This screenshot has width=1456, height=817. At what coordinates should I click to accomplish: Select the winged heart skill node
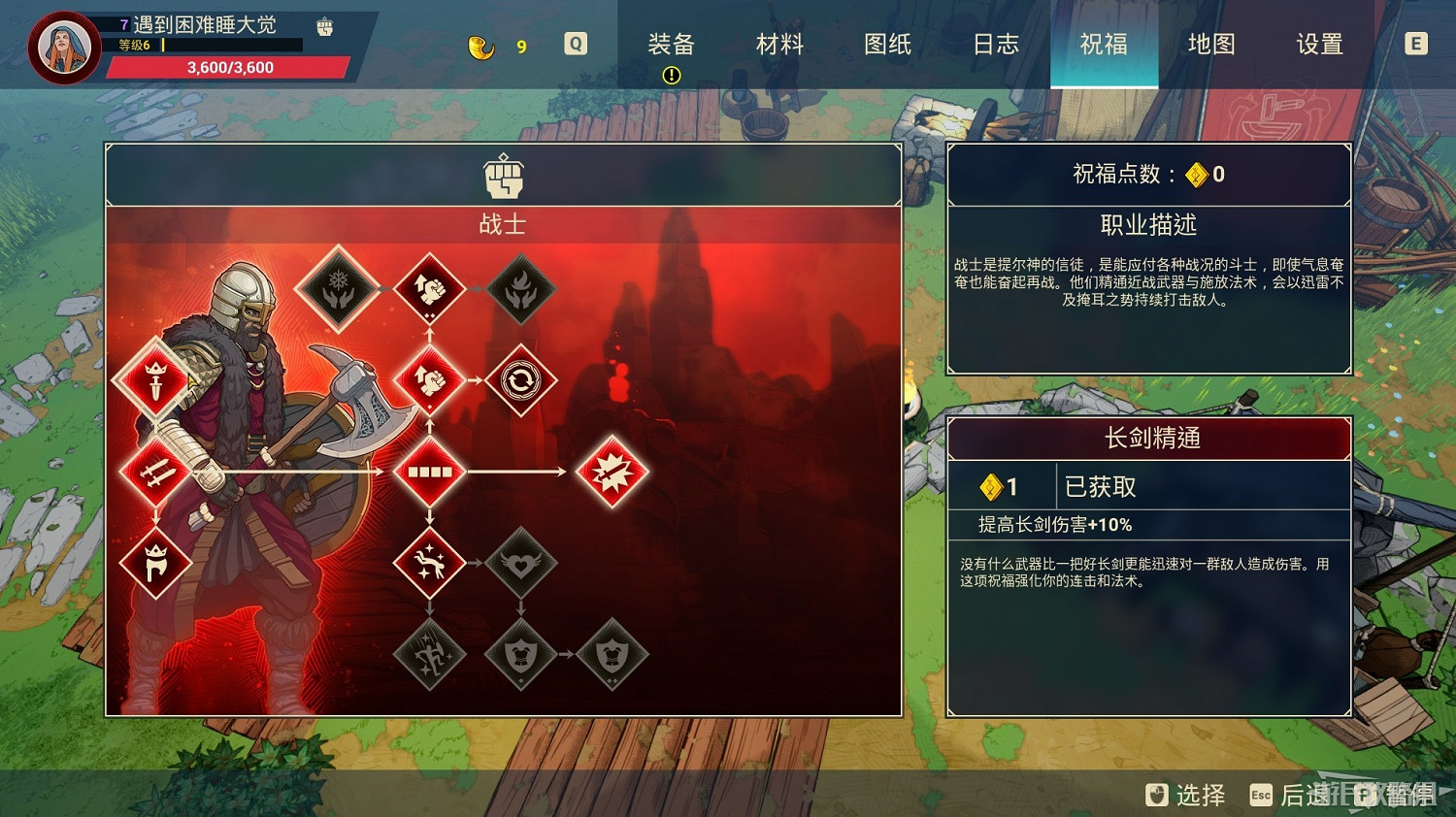pyautogui.click(x=522, y=561)
